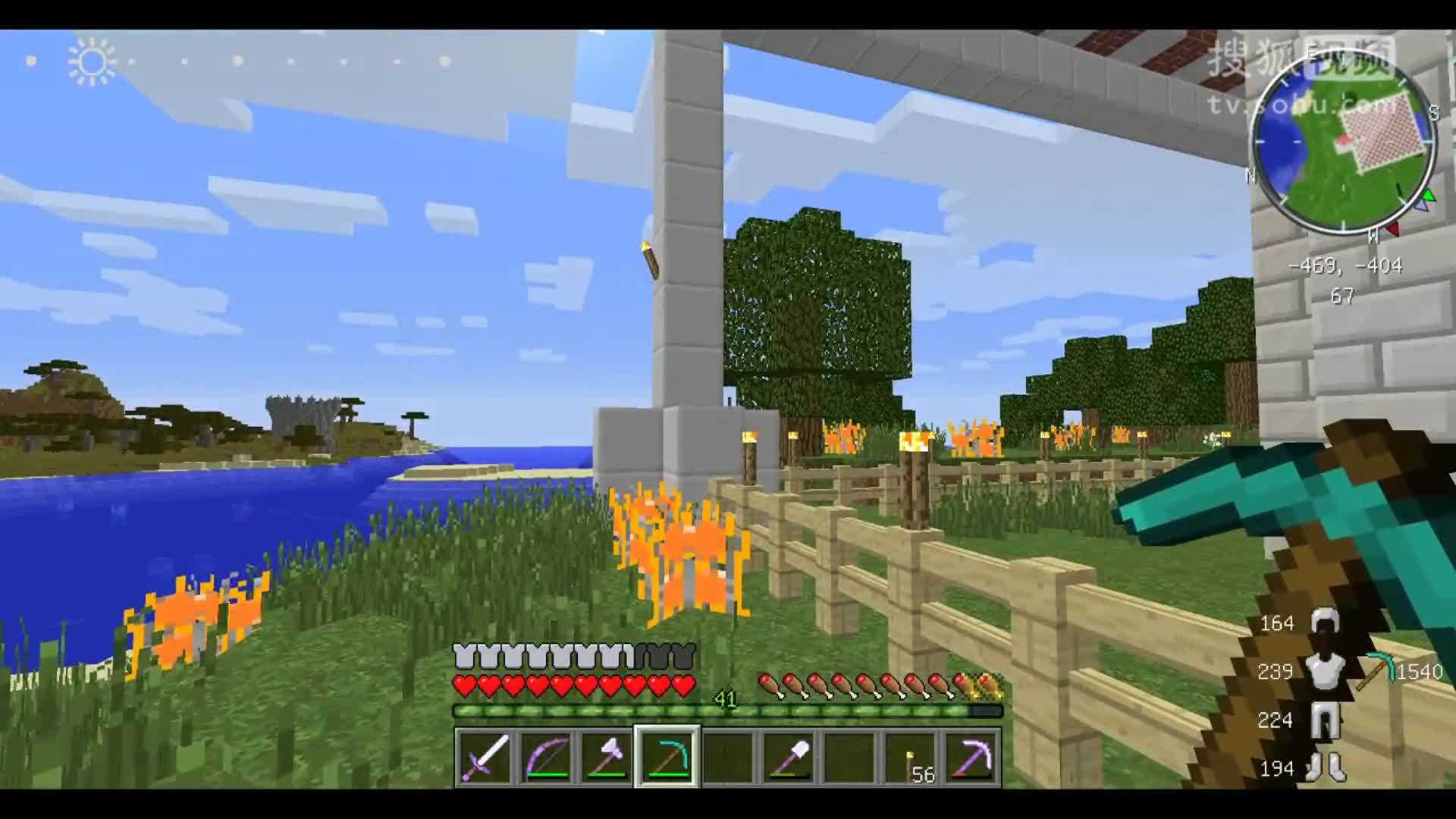The width and height of the screenshot is (1456, 819).
Task: Click the helmet durability icon
Action: click(1324, 623)
